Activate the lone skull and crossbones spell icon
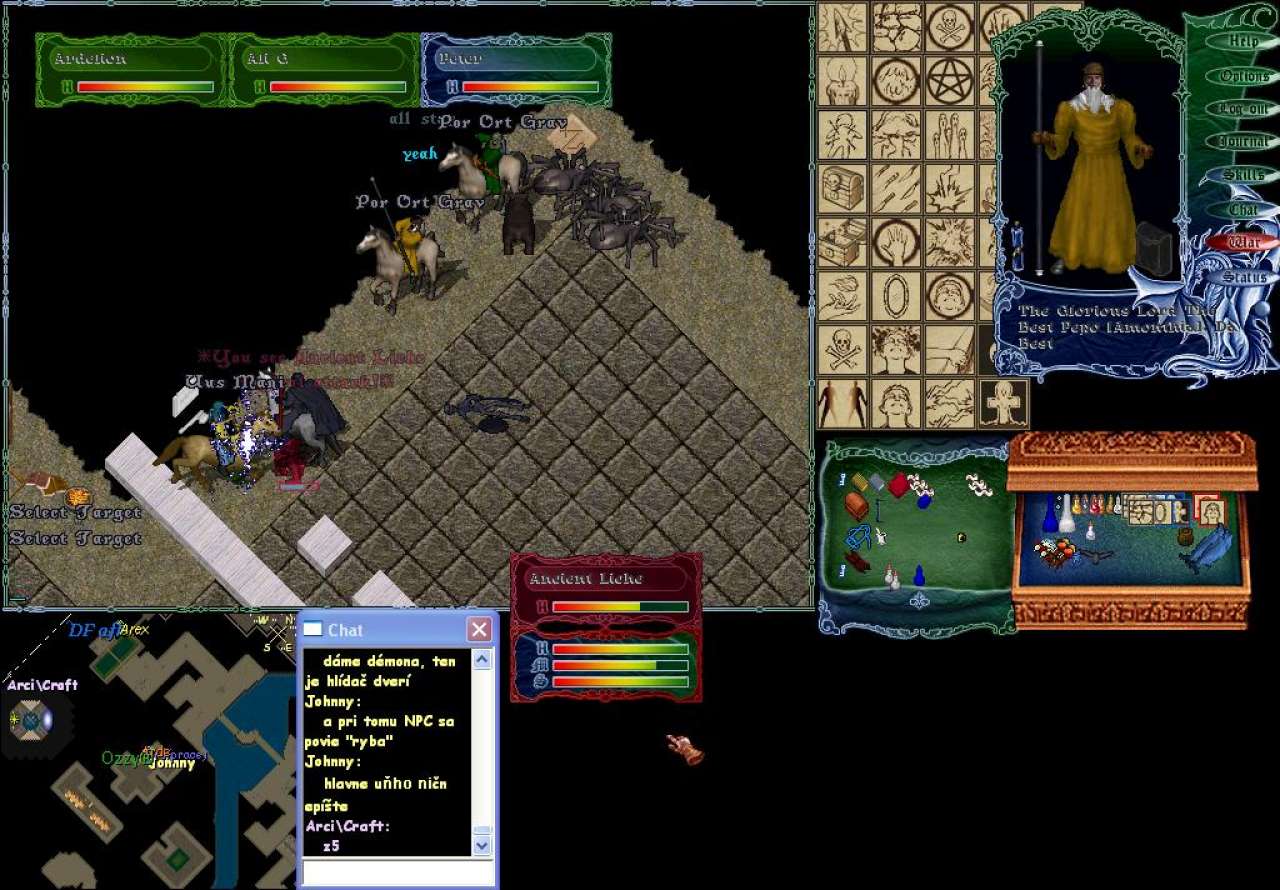The width and height of the screenshot is (1280, 890). (842, 348)
